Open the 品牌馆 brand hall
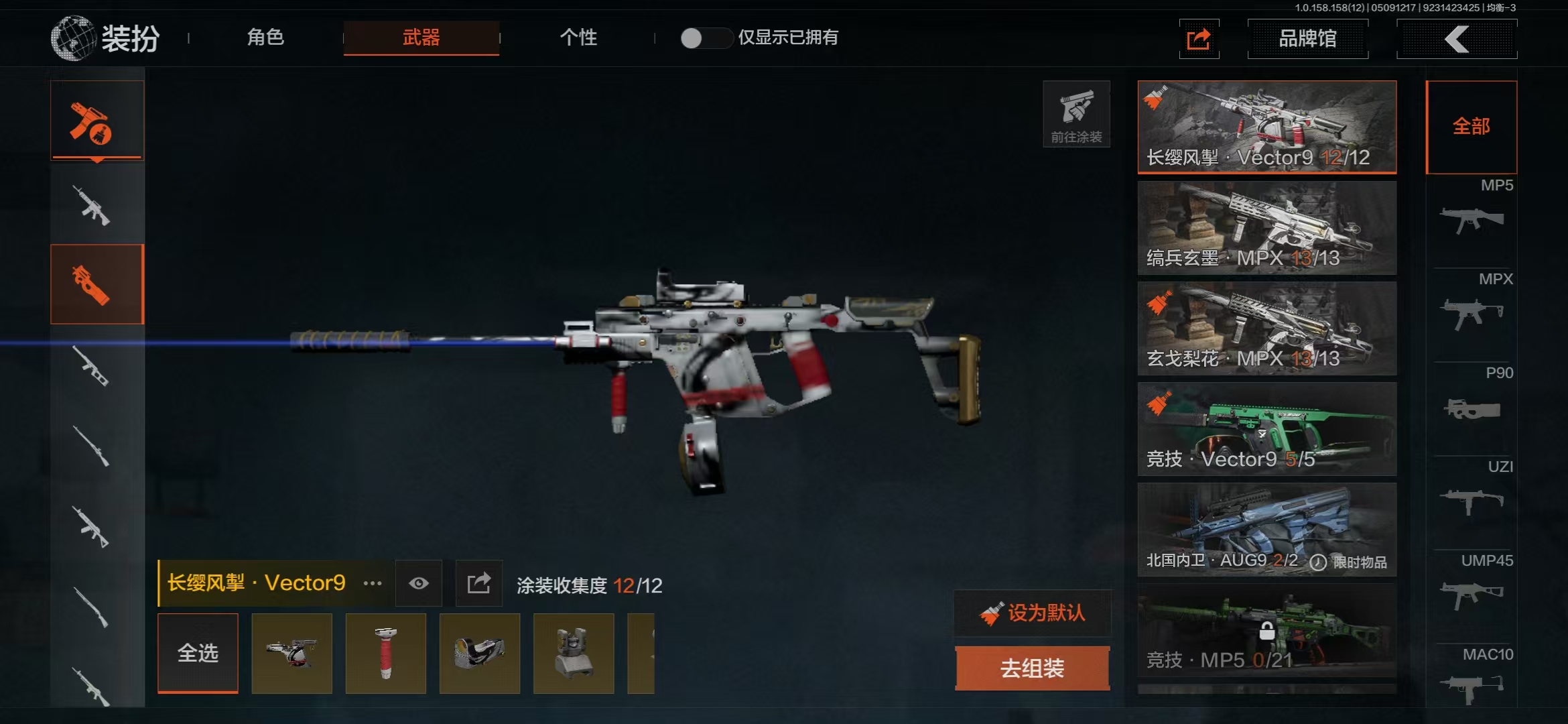The width and height of the screenshot is (1568, 724). [1307, 39]
